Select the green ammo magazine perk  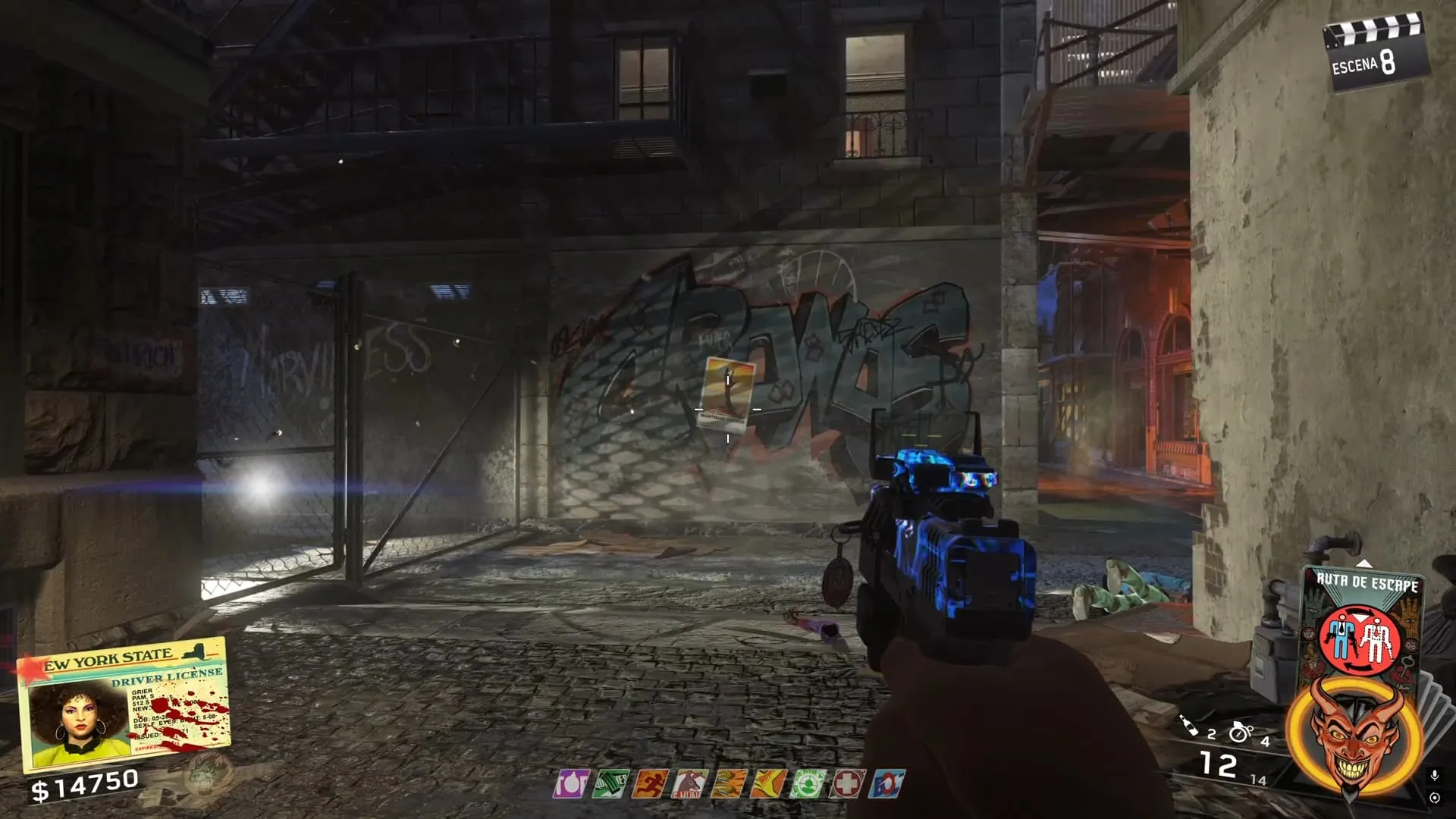610,783
